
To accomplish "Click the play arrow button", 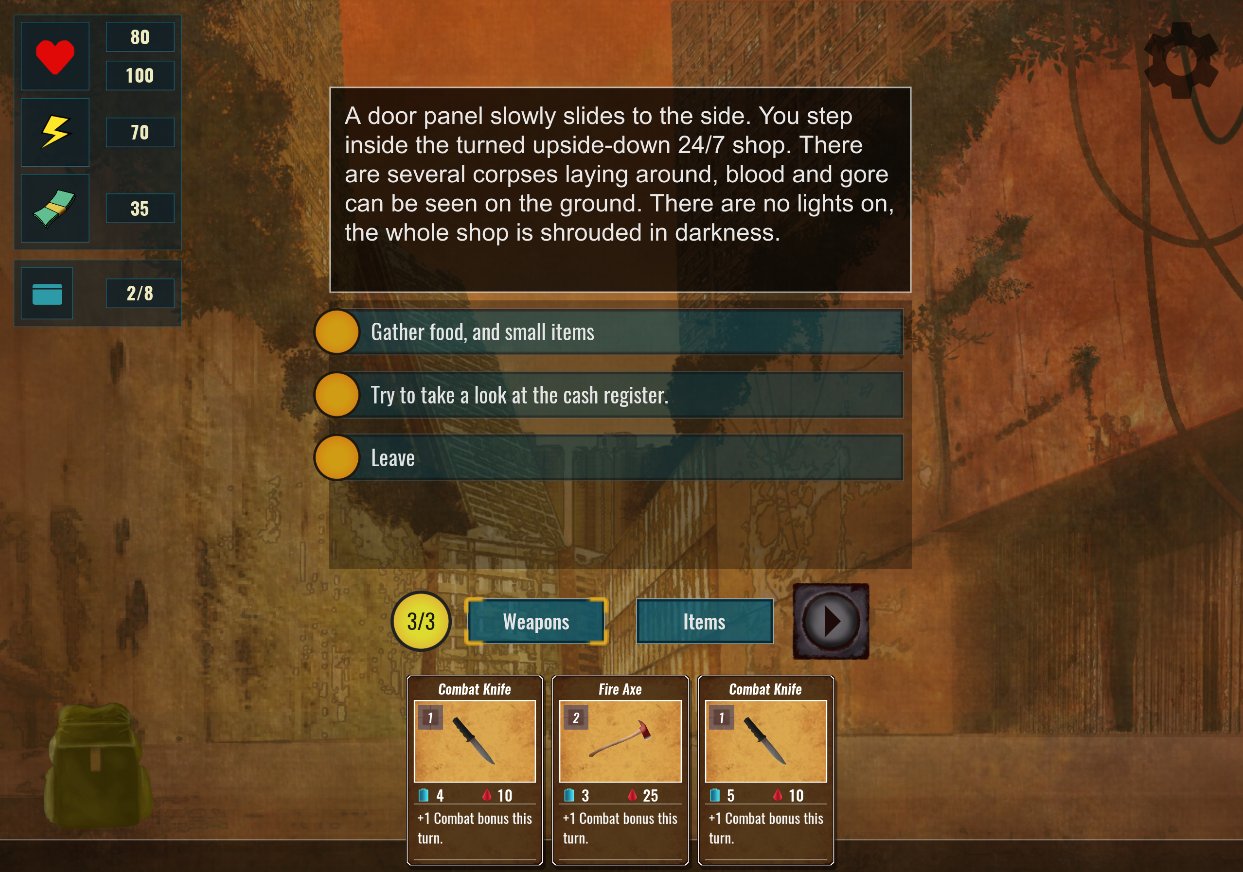I will click(830, 621).
